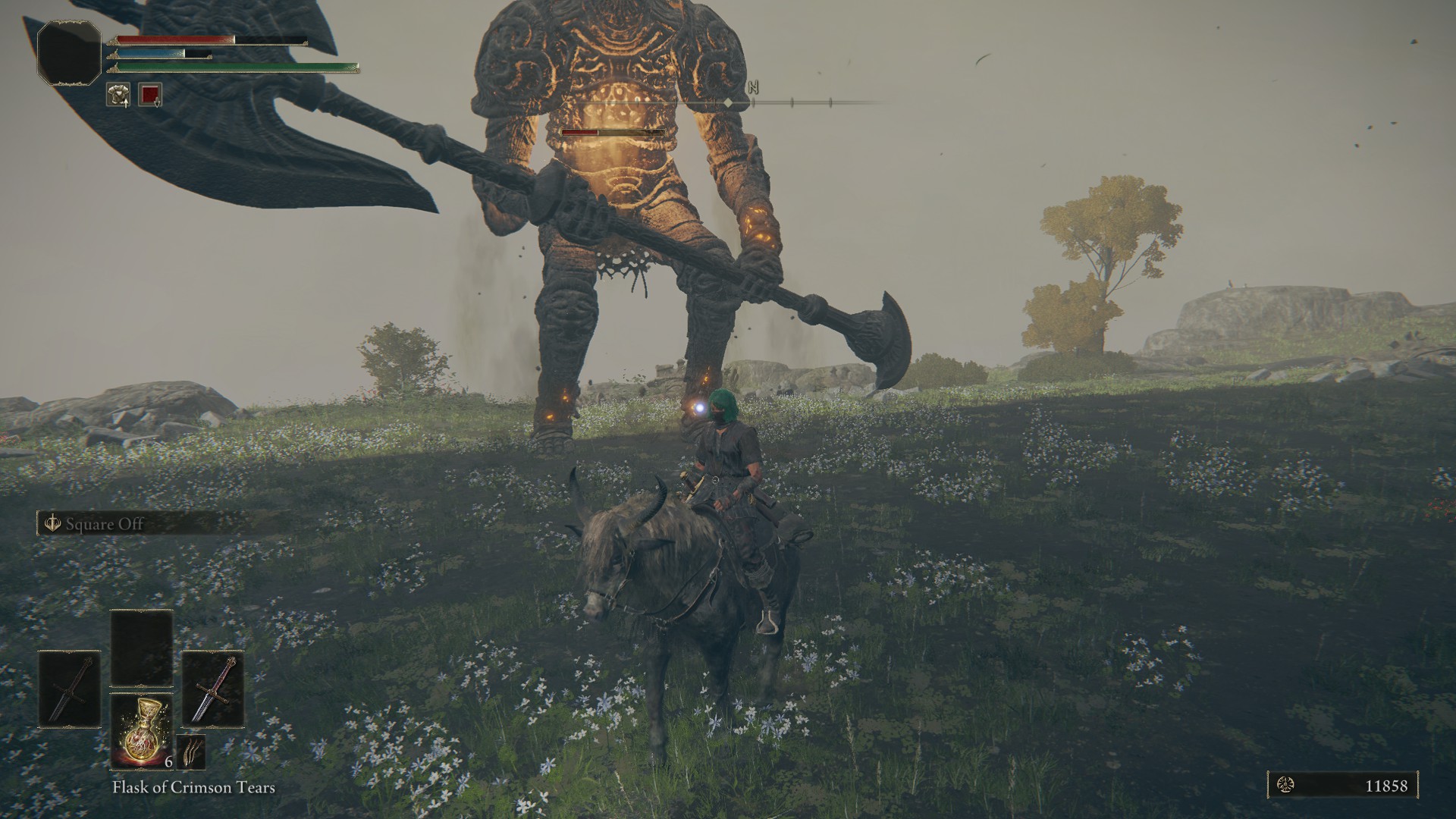Click the octagonal character portrait frame
The width and height of the screenshot is (1456, 819).
pos(69,52)
